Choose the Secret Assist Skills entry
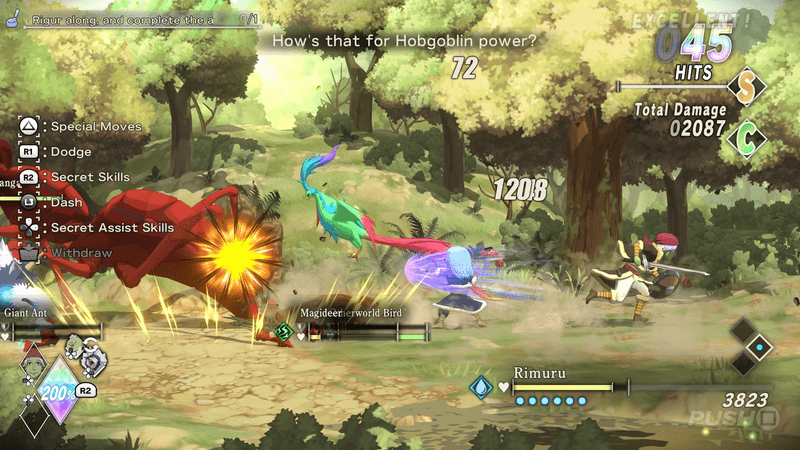Viewport: 800px width, 450px height. [x=112, y=228]
